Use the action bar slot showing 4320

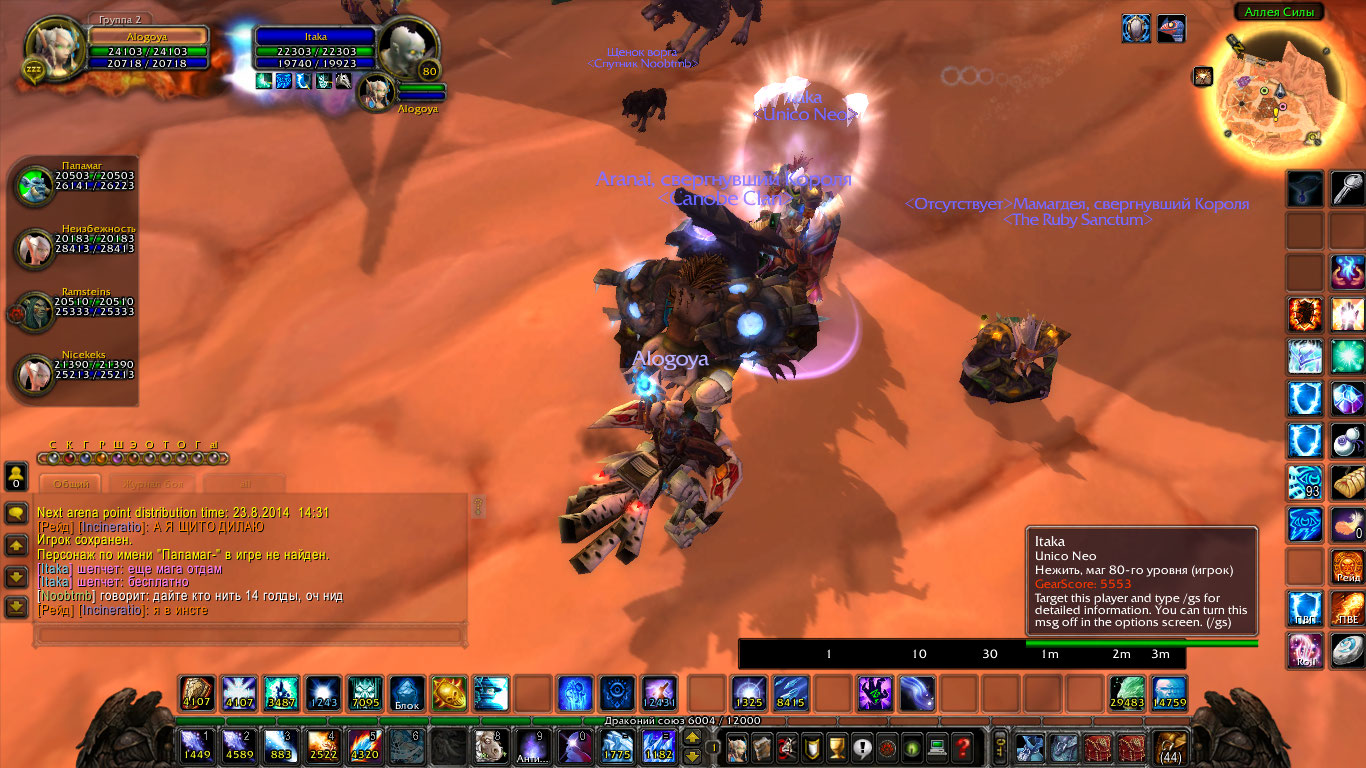click(364, 746)
